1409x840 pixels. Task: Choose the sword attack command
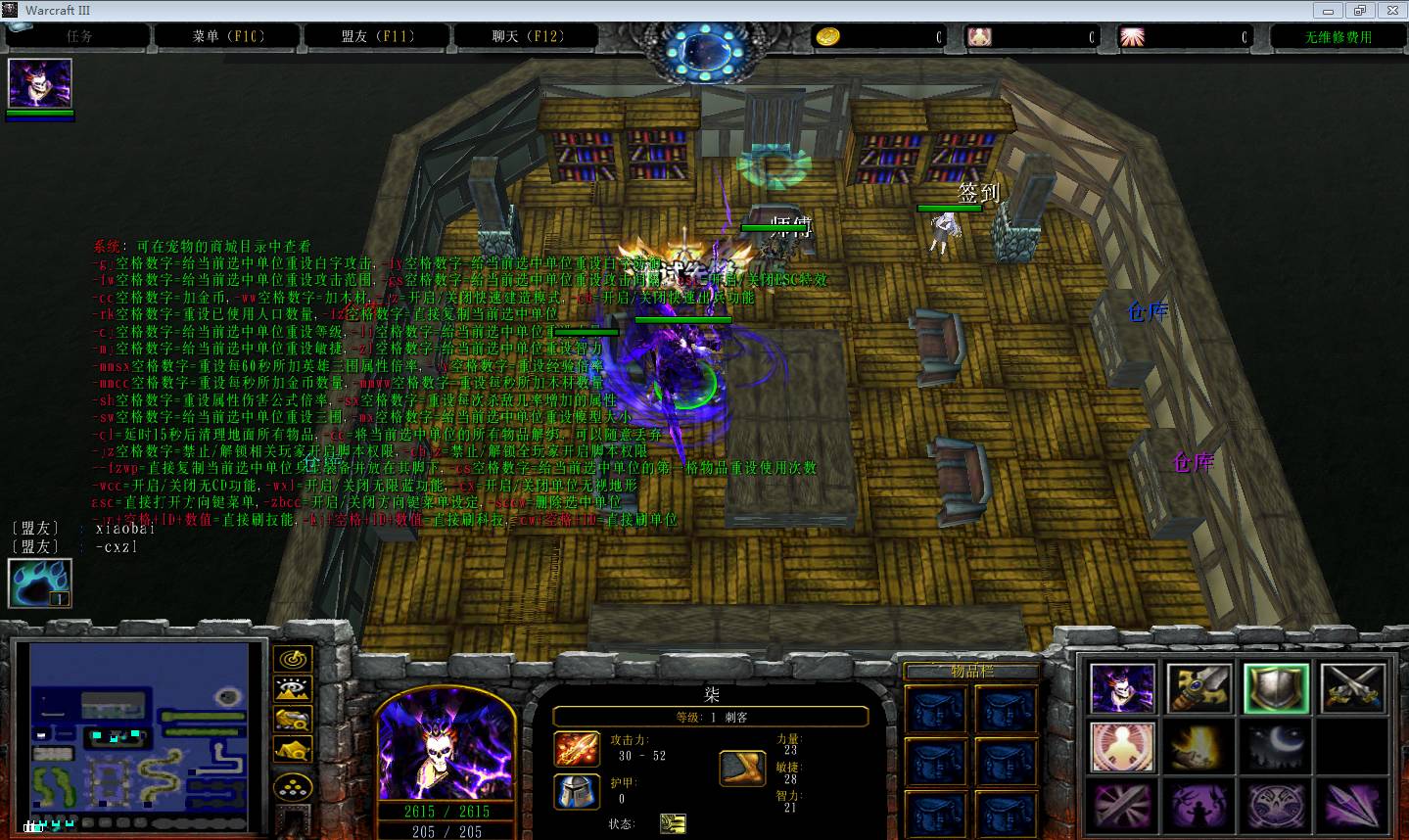pos(1199,688)
